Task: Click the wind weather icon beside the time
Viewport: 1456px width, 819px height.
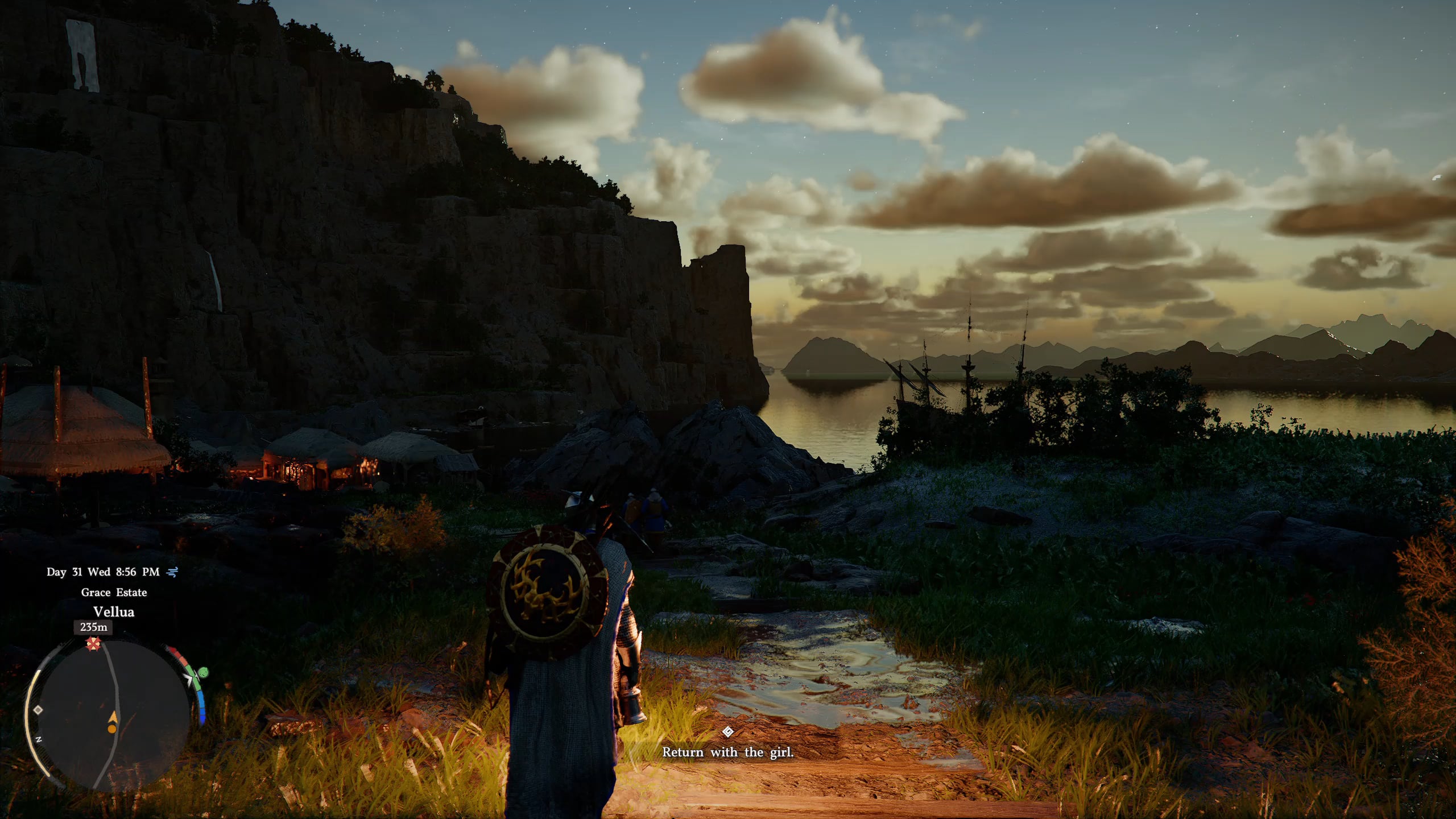Action: (x=172, y=572)
